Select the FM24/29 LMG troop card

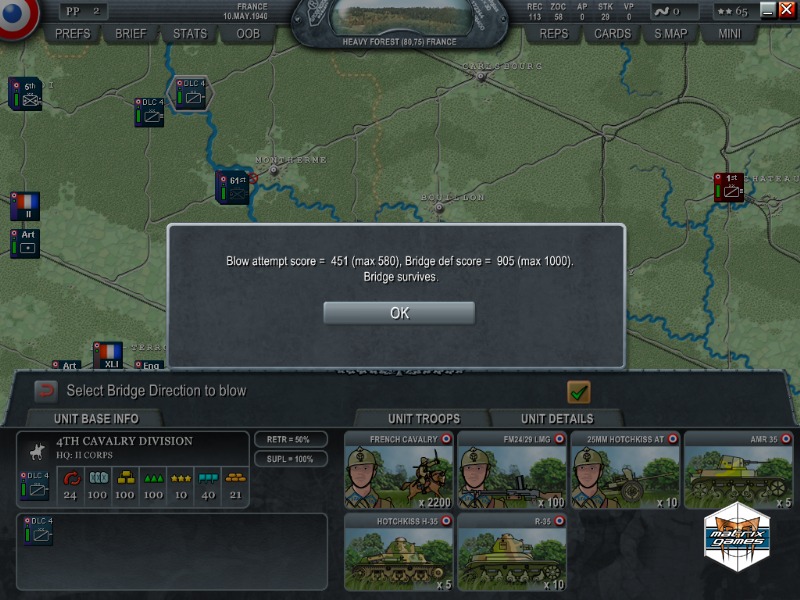512,470
